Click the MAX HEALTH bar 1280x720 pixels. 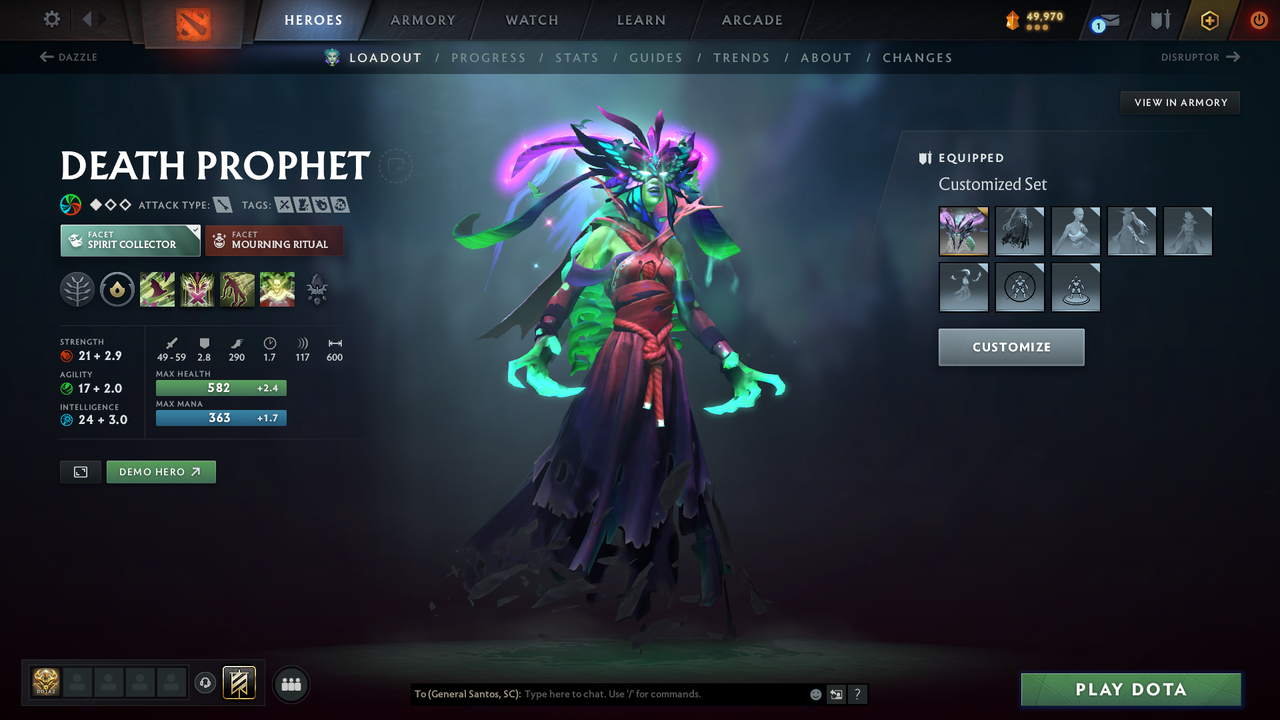coord(221,387)
